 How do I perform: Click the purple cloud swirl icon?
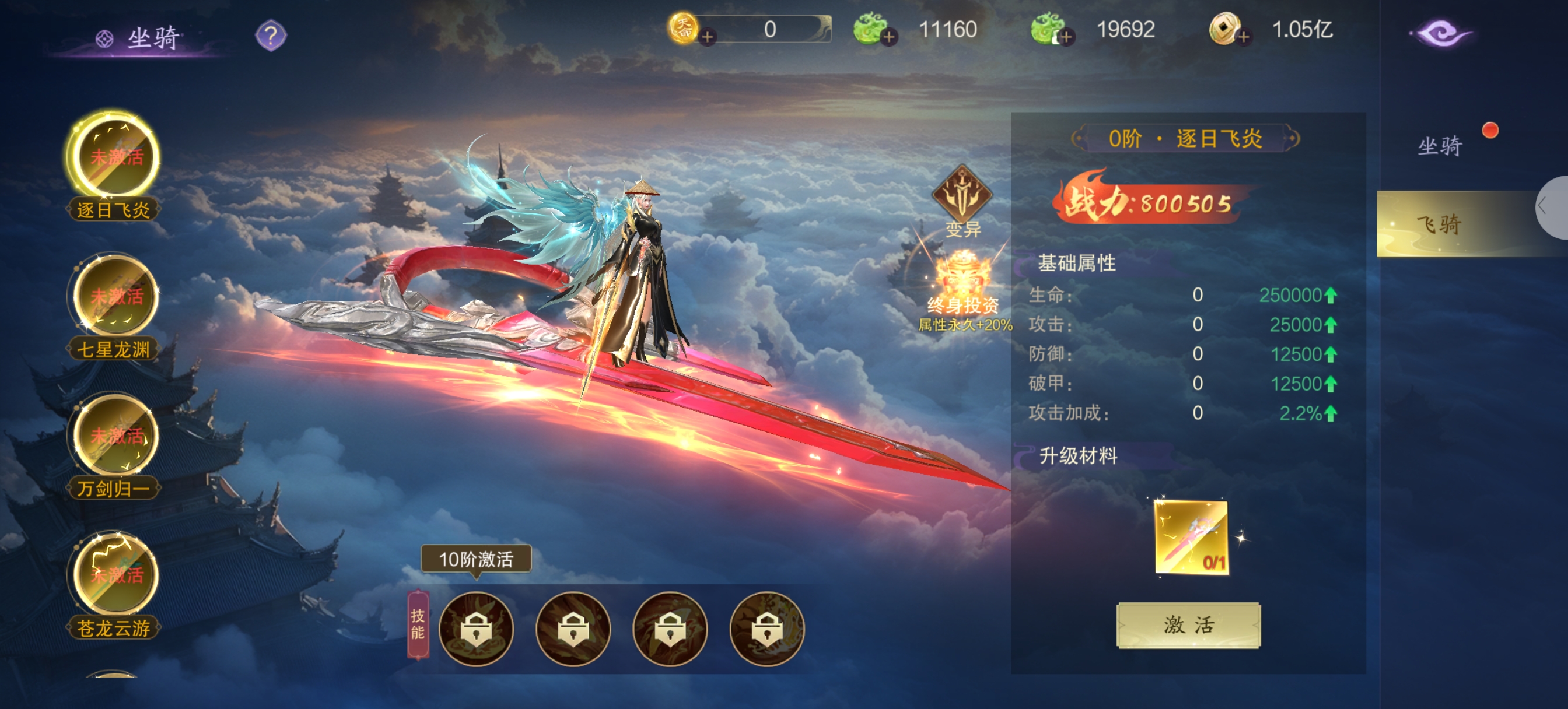[1441, 34]
